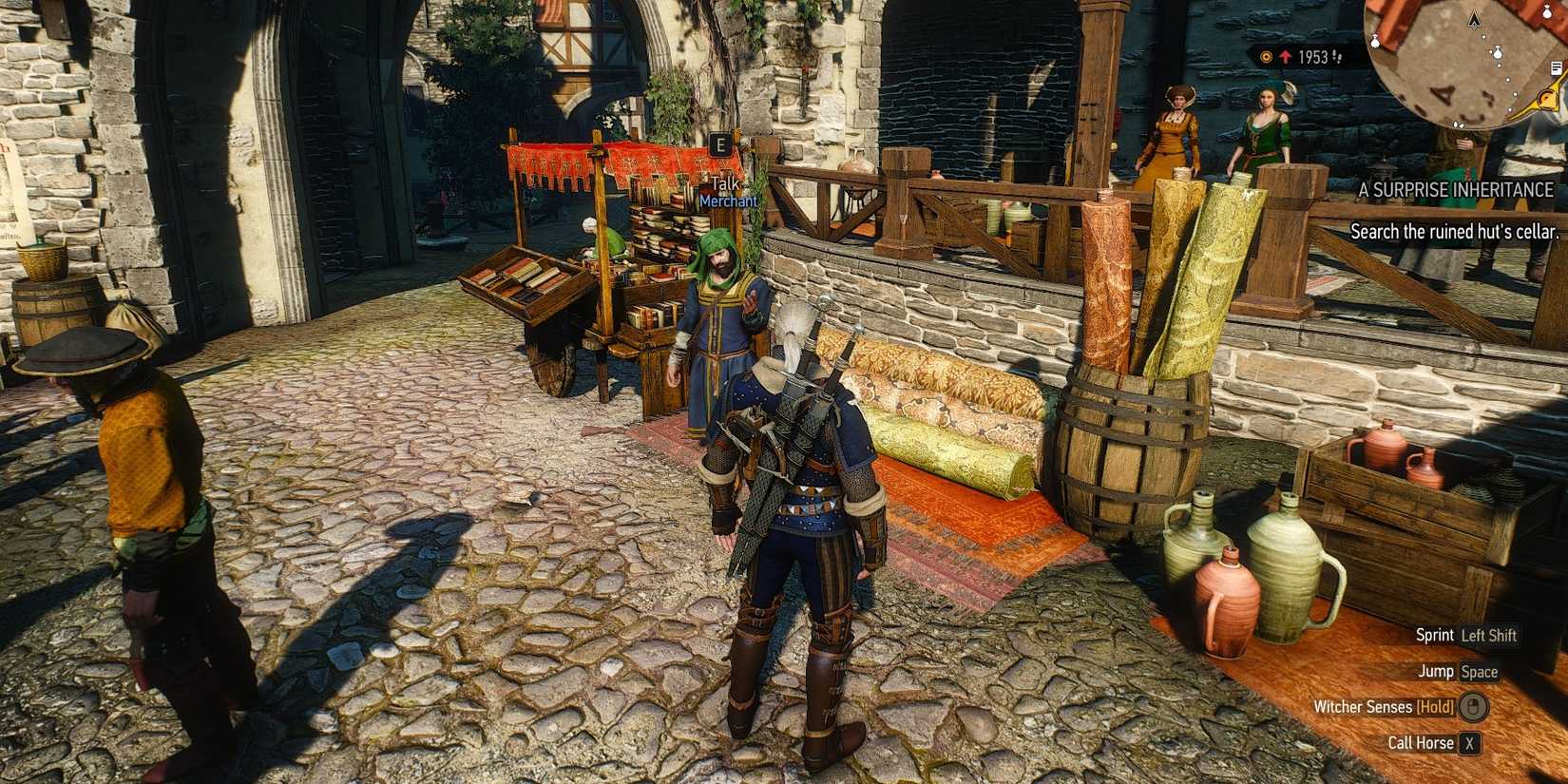Image resolution: width=1568 pixels, height=784 pixels.
Task: Click the circular minimap itself
Action: click(x=1463, y=67)
